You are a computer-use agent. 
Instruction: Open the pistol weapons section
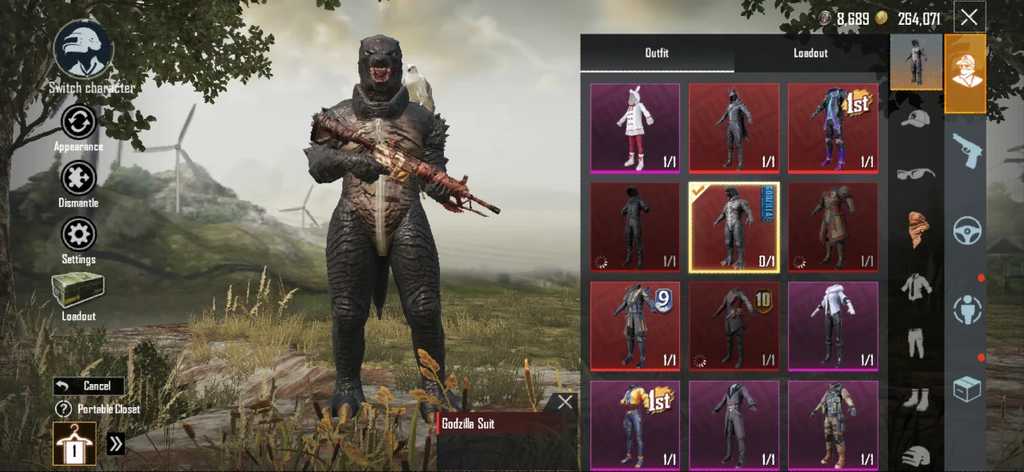coord(967,150)
